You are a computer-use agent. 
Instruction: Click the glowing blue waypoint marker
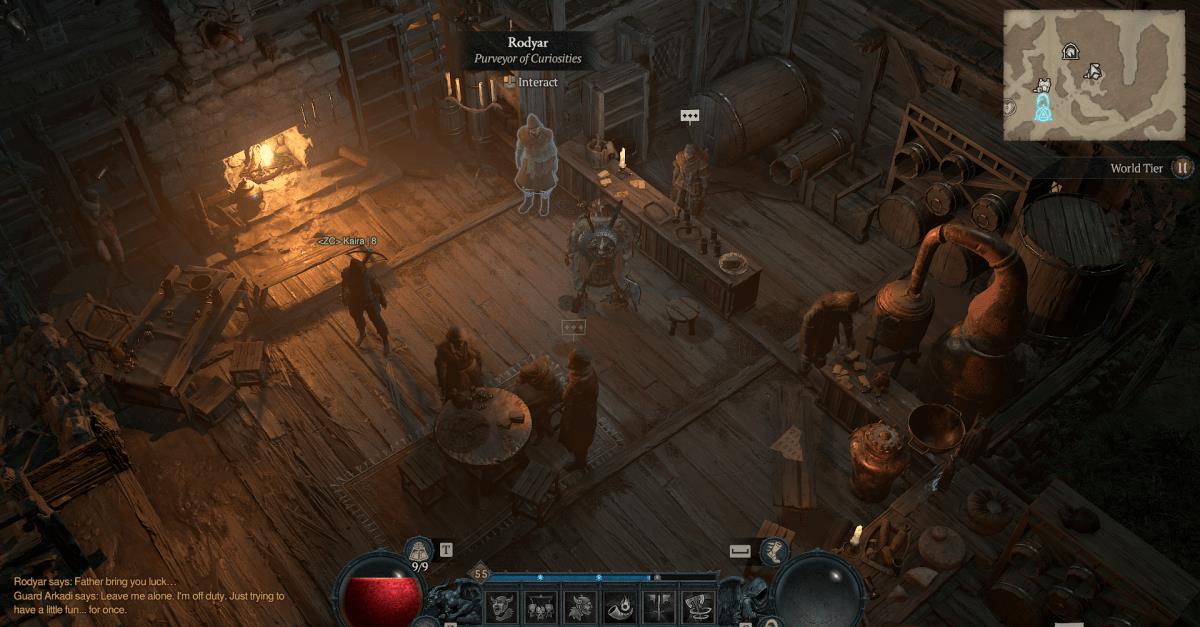pos(1044,106)
